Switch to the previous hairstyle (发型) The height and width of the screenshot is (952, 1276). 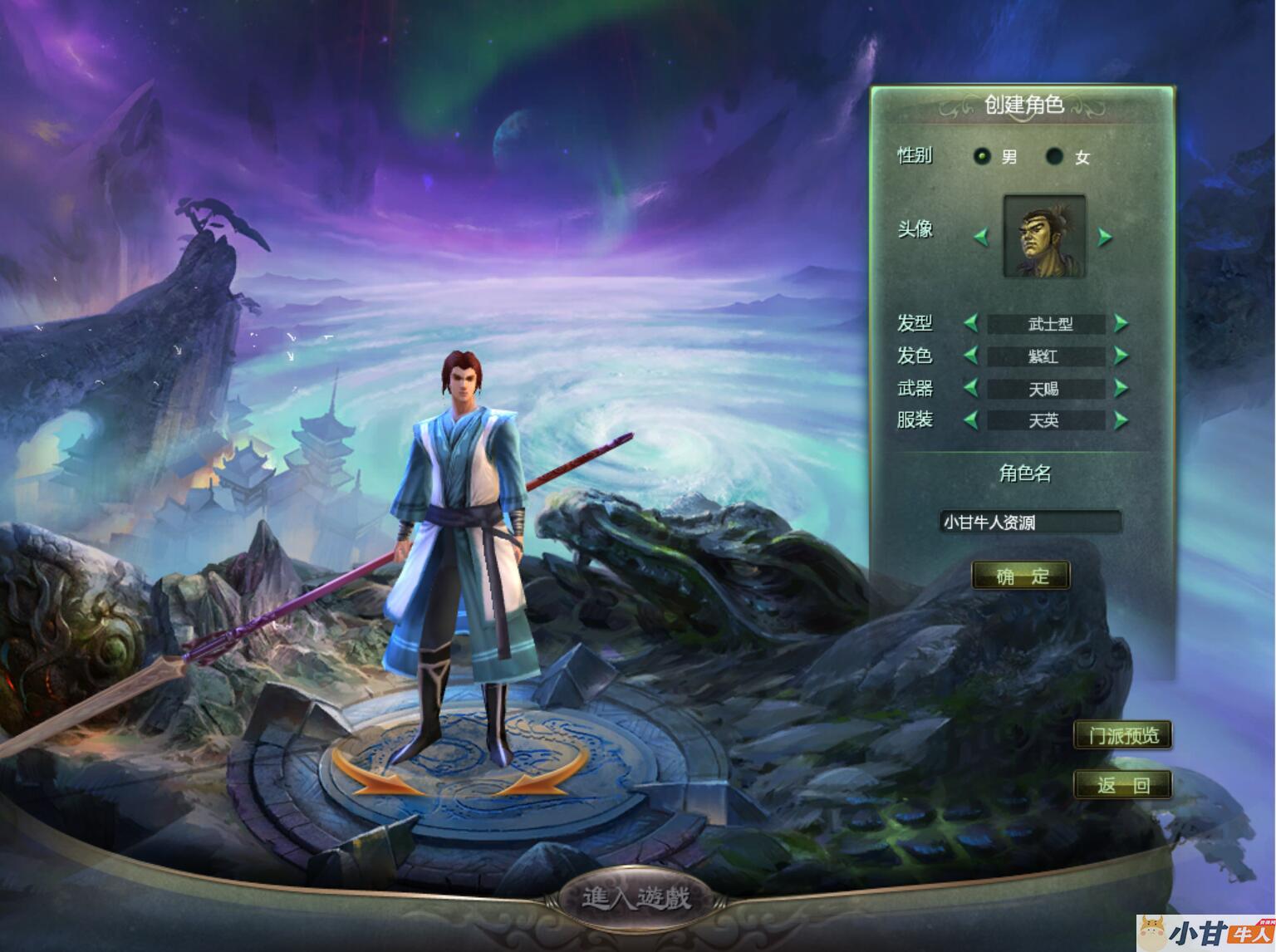coord(970,323)
